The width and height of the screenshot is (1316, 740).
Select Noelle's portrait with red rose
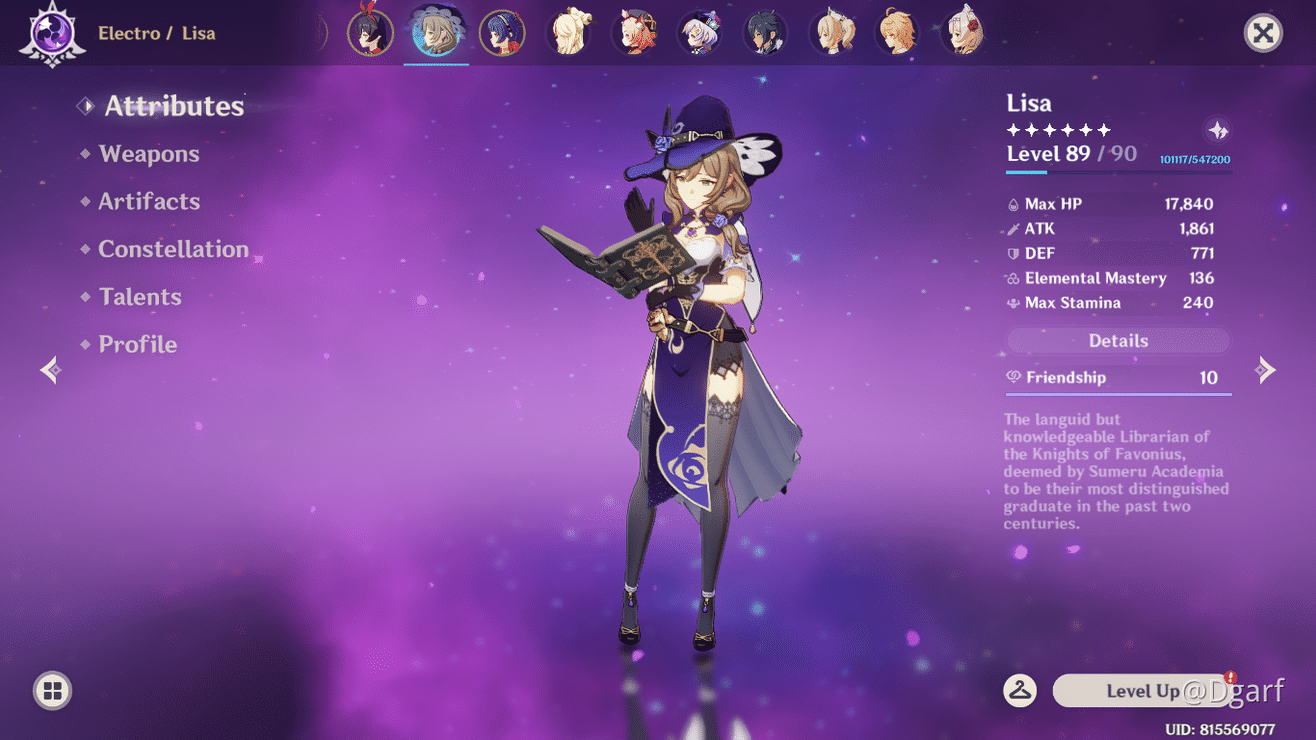963,33
